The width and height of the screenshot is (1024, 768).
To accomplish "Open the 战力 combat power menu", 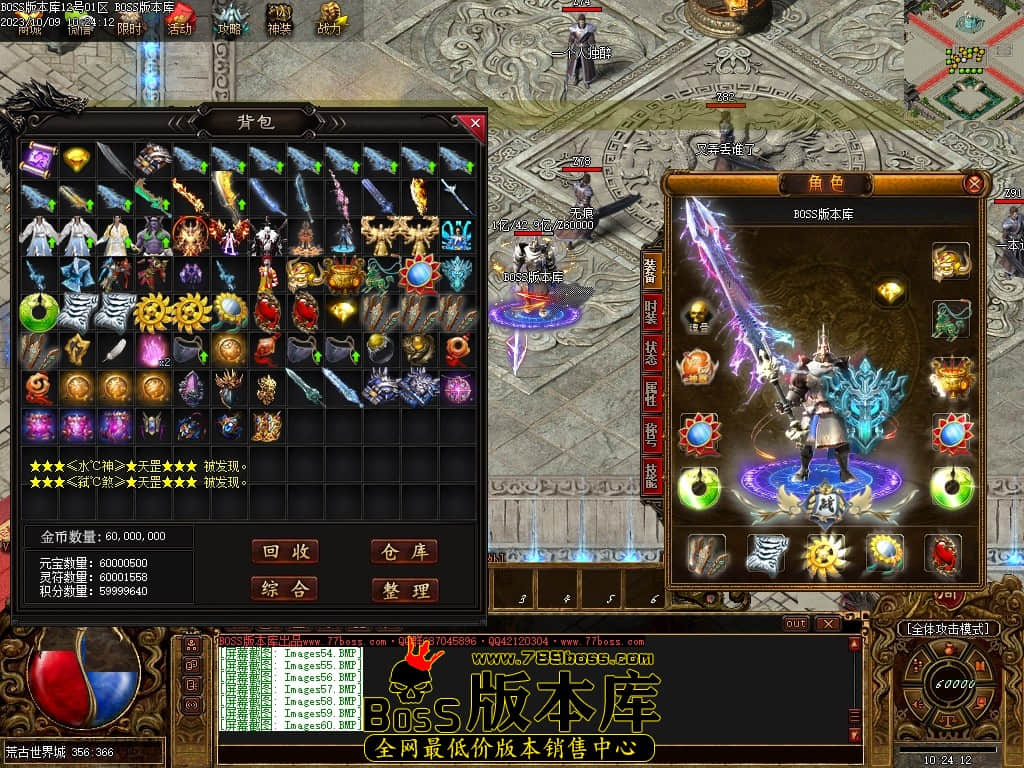I will pos(329,19).
